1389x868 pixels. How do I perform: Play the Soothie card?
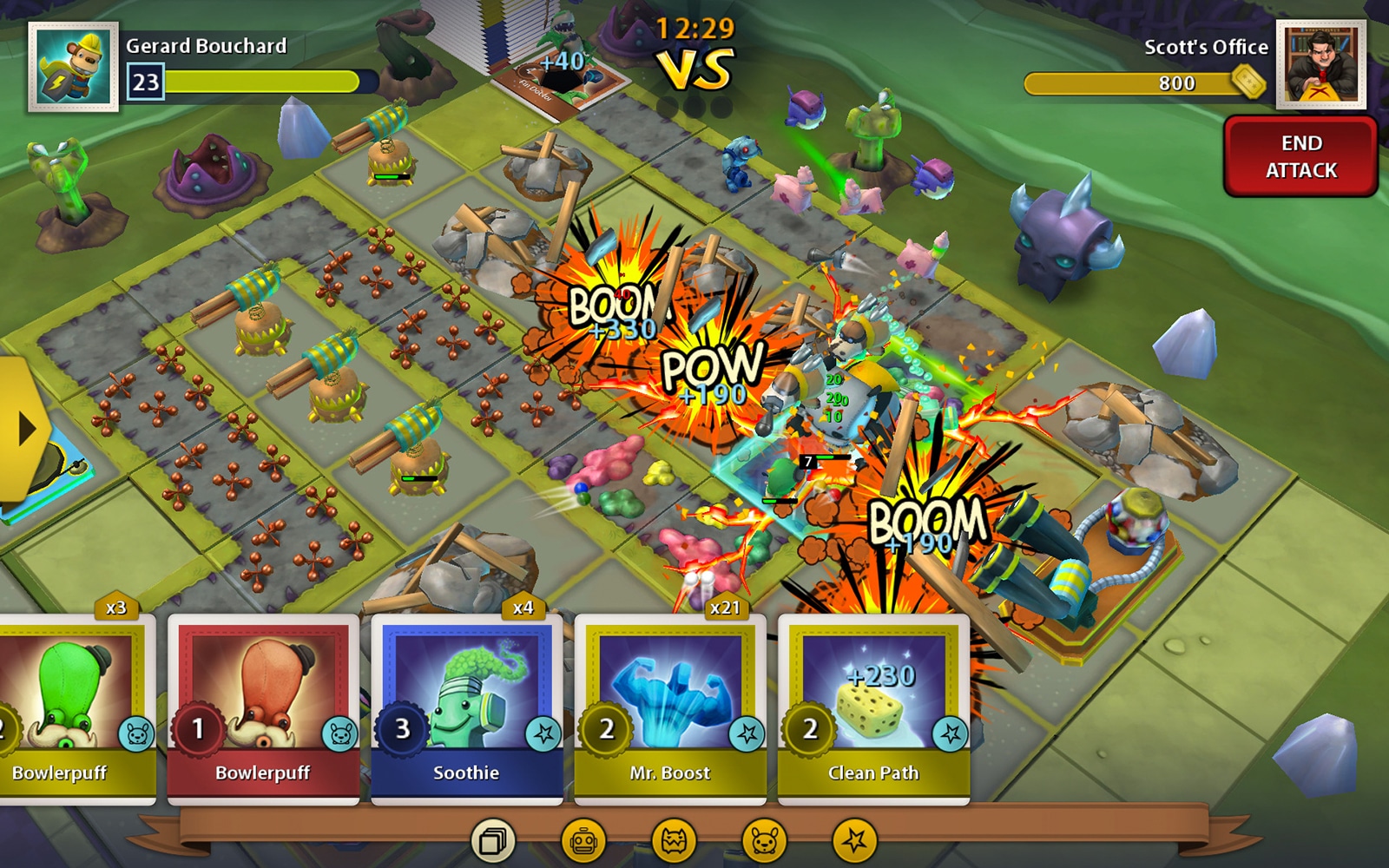coord(467,707)
